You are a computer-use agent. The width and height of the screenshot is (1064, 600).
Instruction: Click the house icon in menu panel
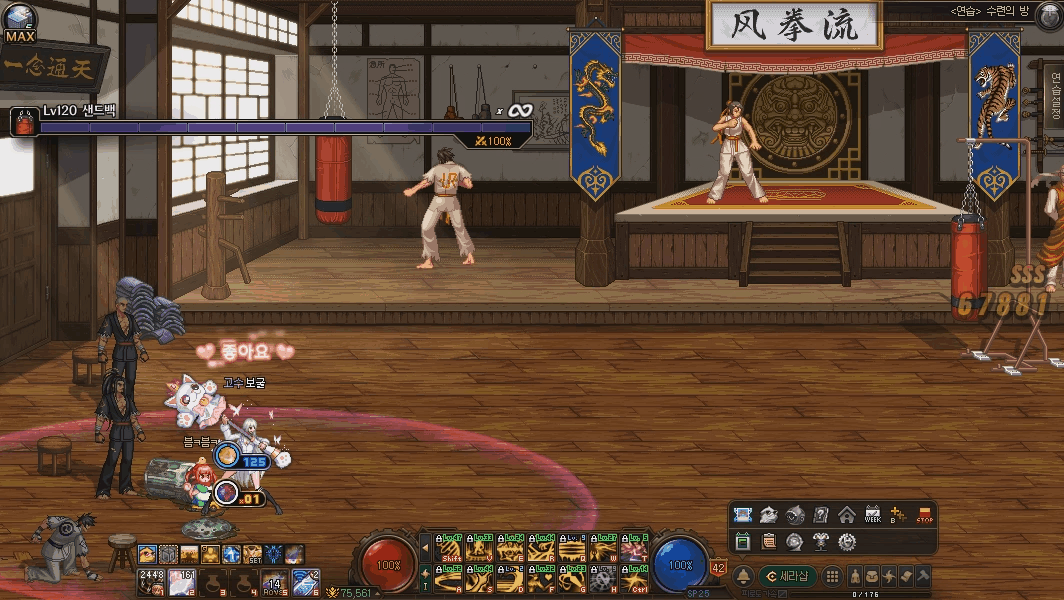click(846, 515)
